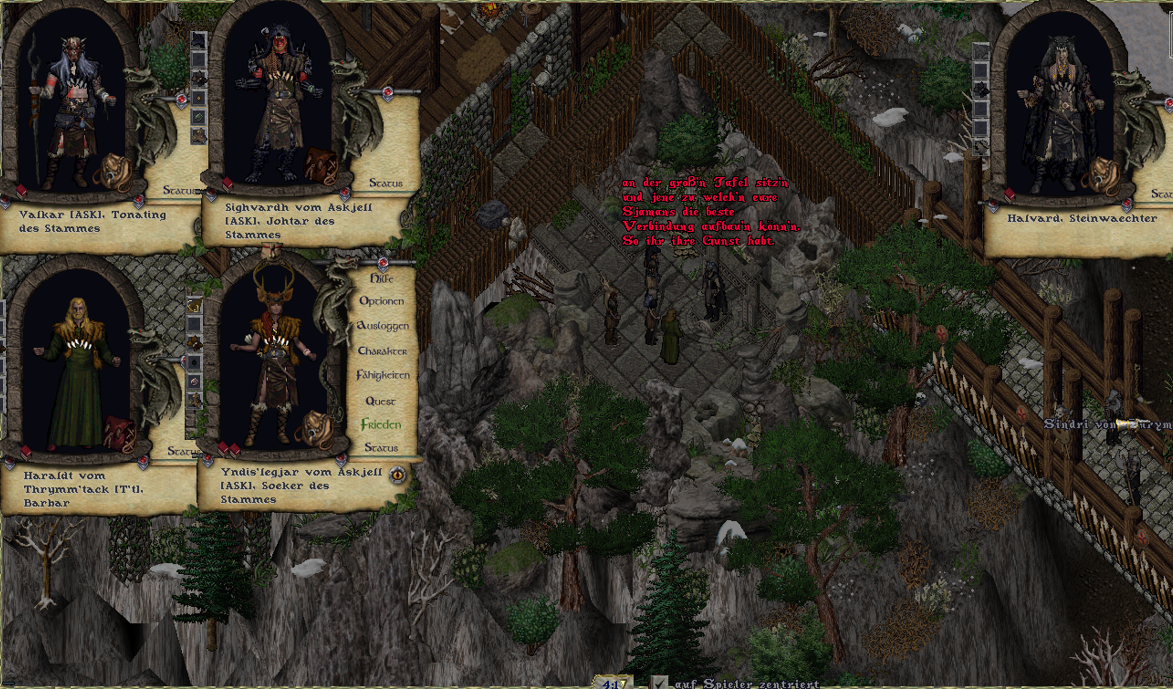Show Status on Sighvardh's paperdoll
1173x689 pixels.
(385, 183)
